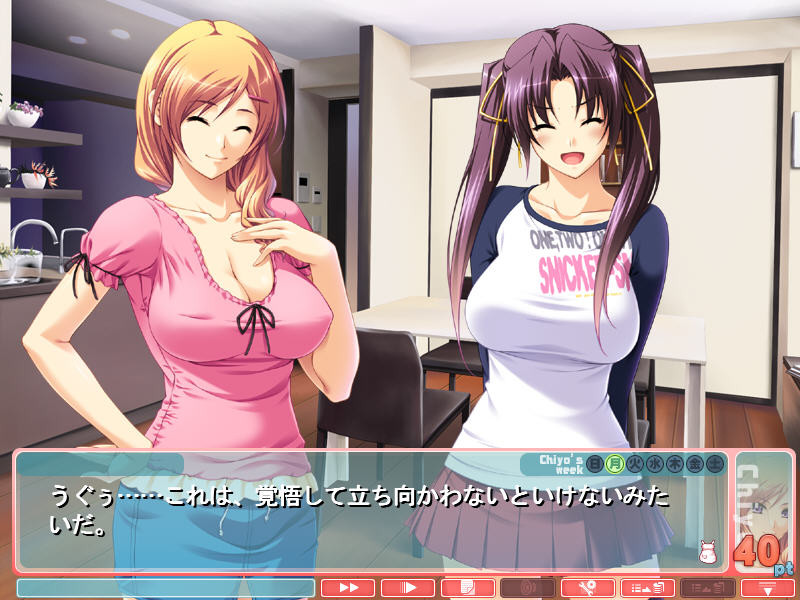Activate the double-arrow skip button

pyautogui.click(x=347, y=588)
